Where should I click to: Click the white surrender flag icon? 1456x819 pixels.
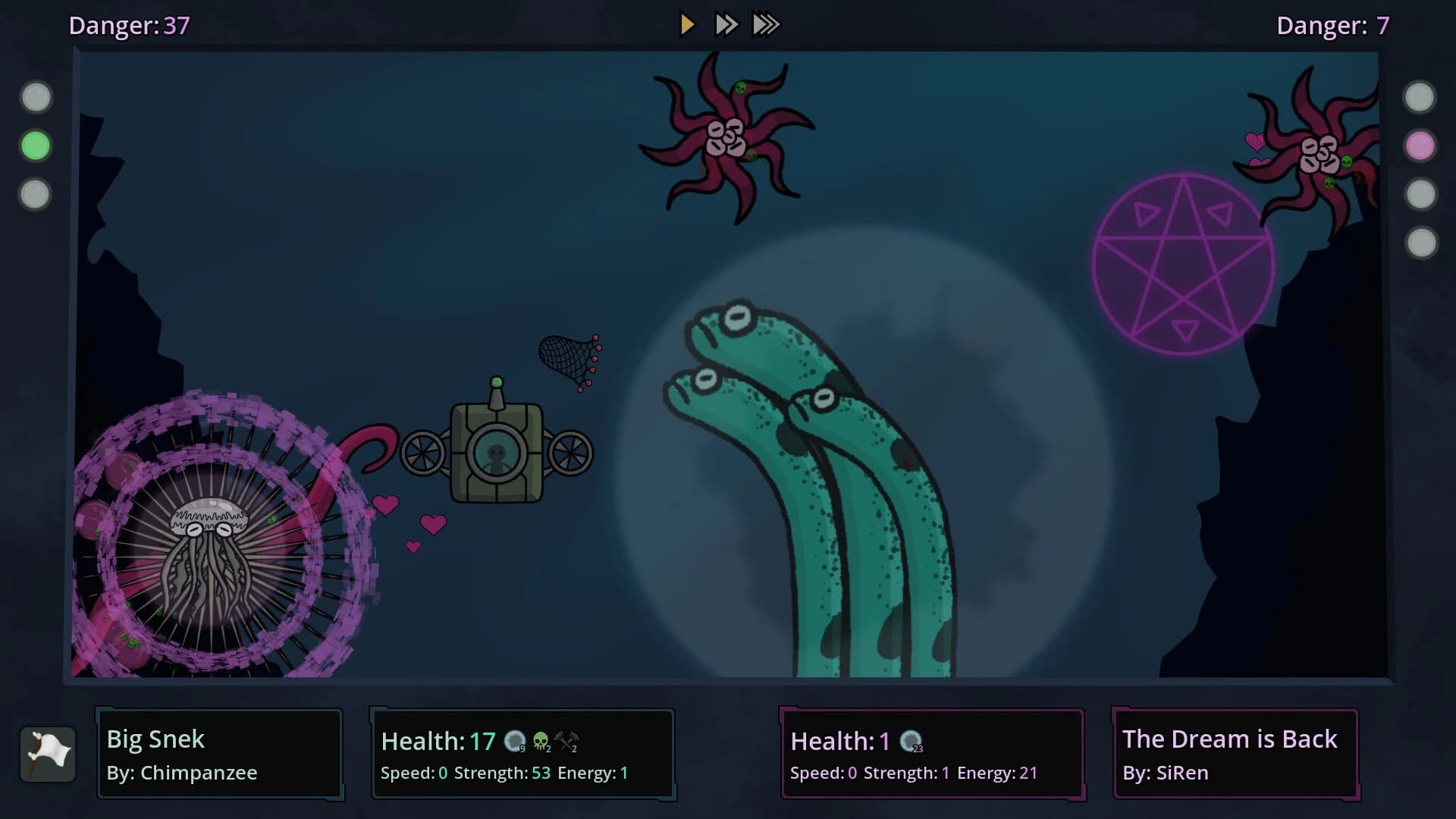[x=48, y=755]
